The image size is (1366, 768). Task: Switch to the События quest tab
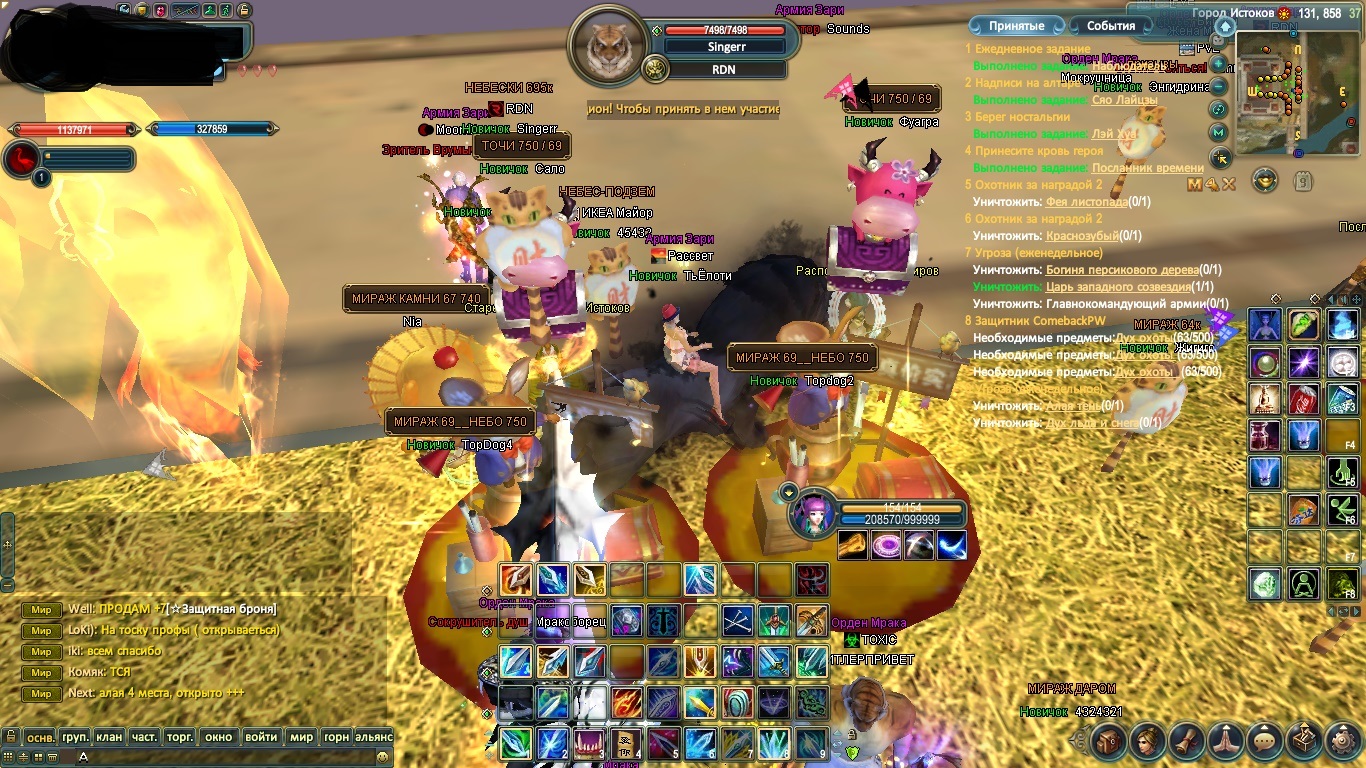1111,26
